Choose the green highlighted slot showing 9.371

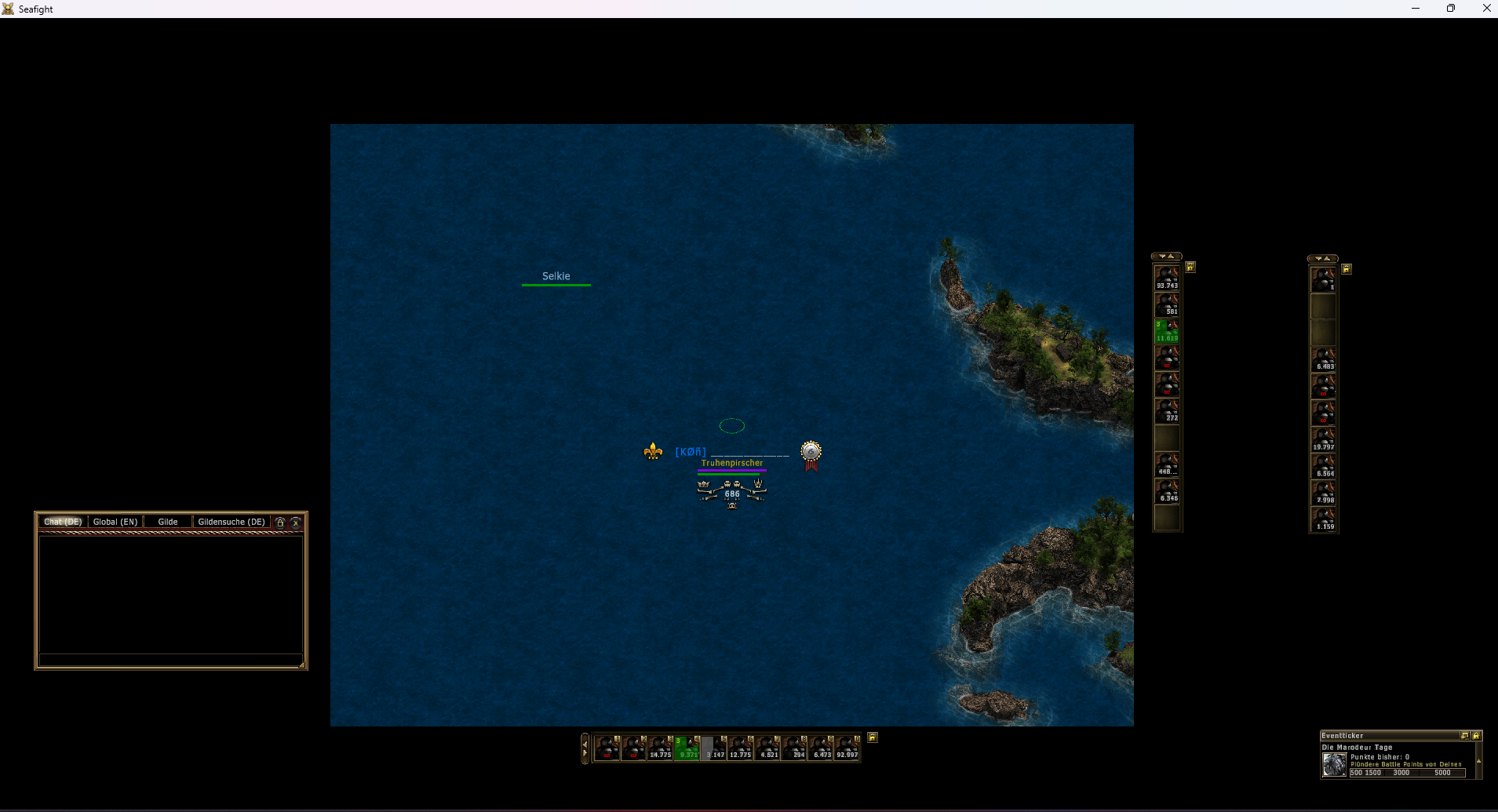[x=687, y=748]
